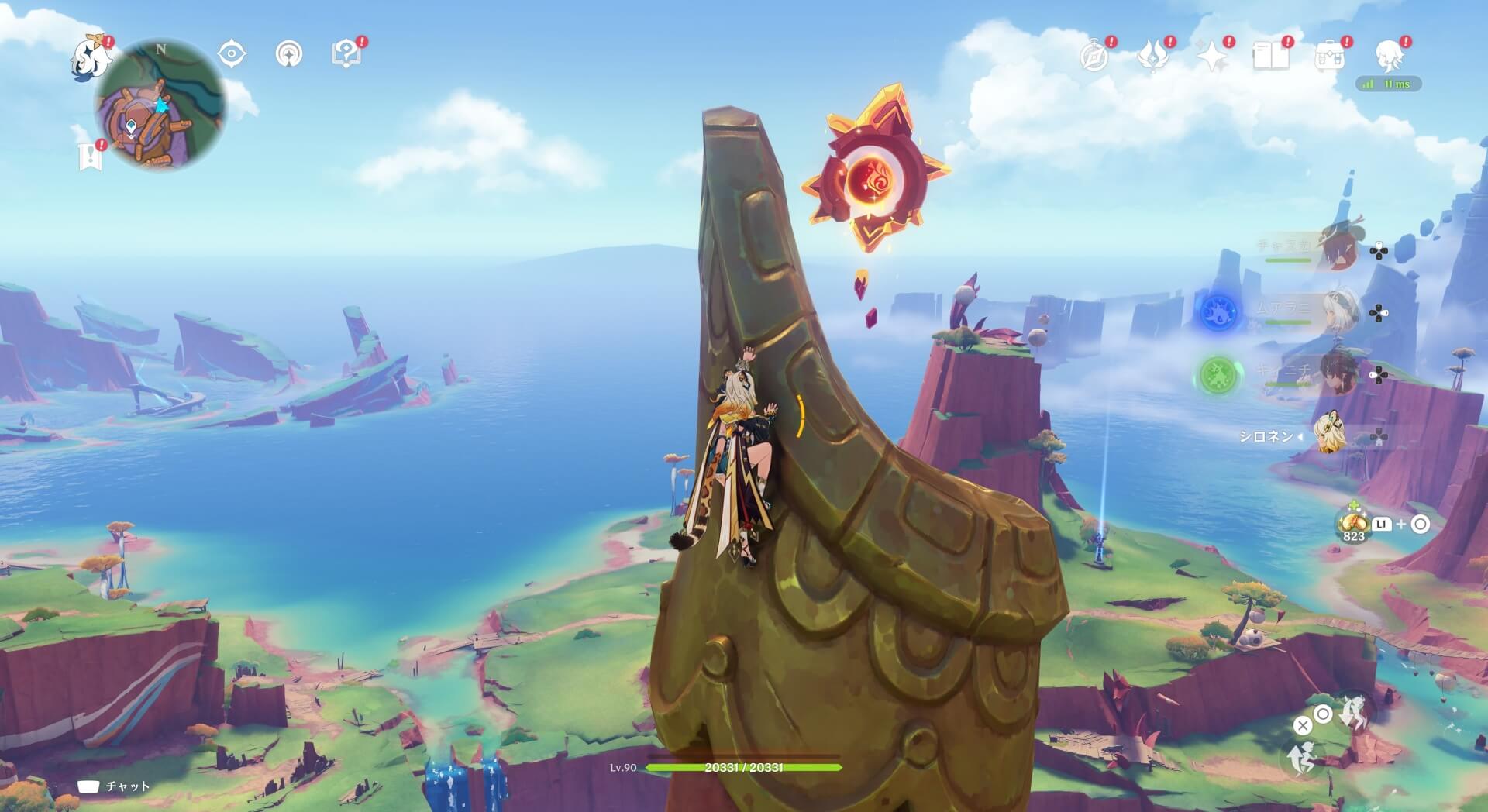Image resolution: width=1488 pixels, height=812 pixels.
Task: Open the winged Battle Pass icon
Action: click(x=1153, y=56)
